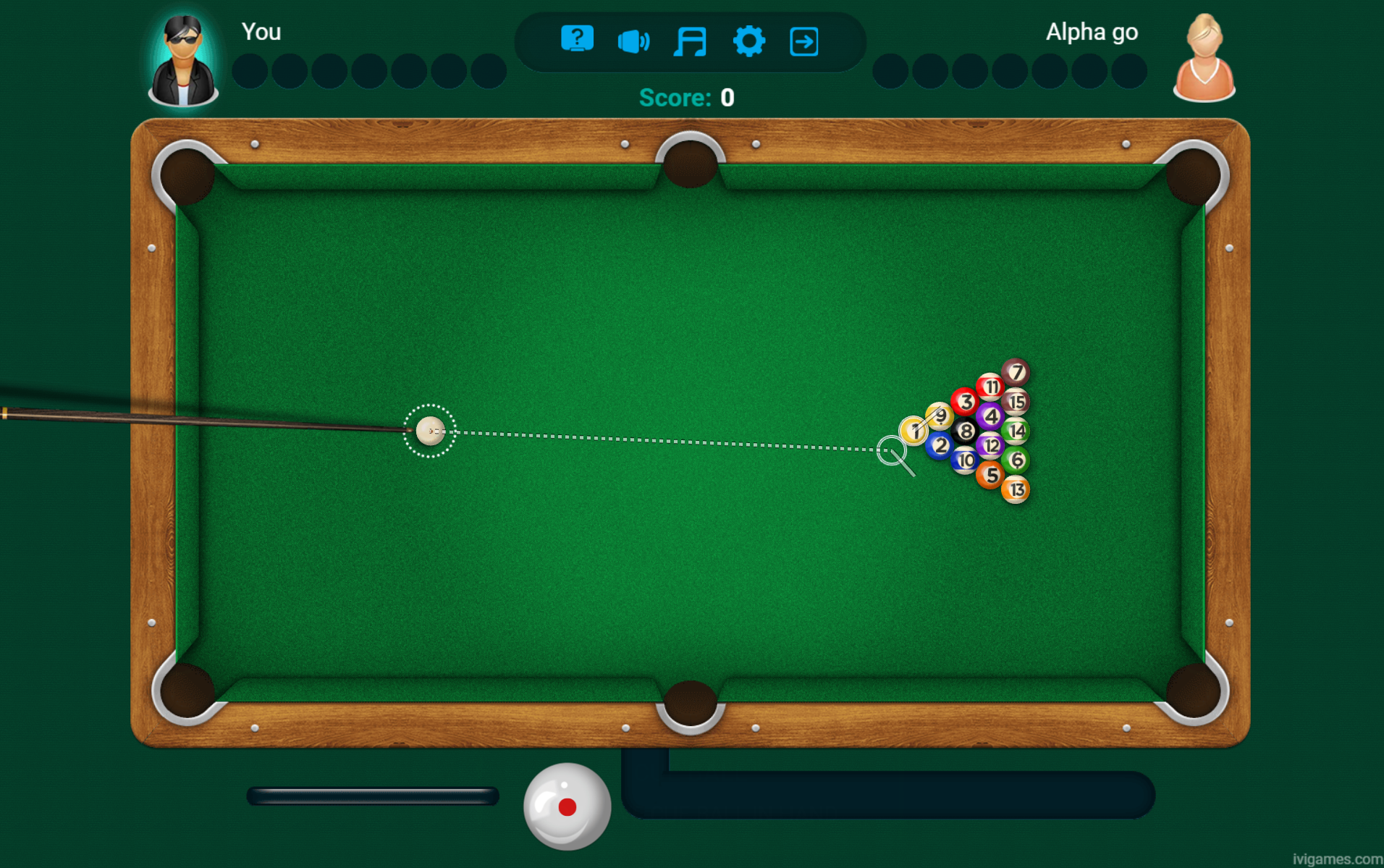Screen dimensions: 1384x868
Task: Select your player avatar with sunglasses
Action: (x=183, y=62)
